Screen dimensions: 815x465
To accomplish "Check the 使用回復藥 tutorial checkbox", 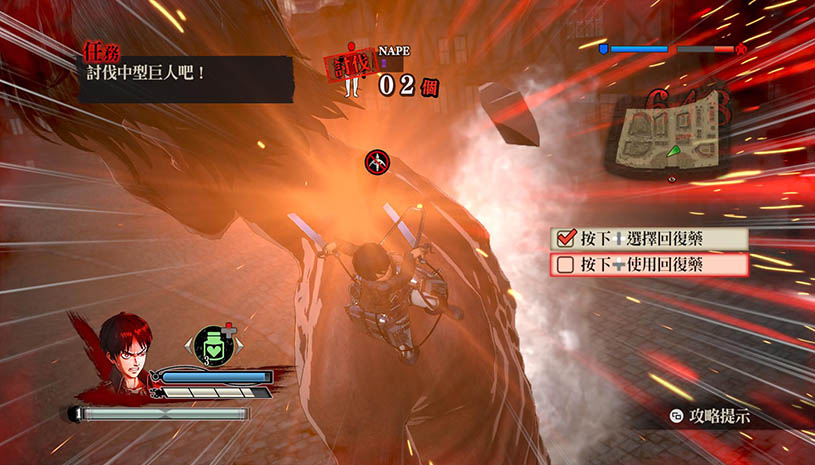I will [566, 265].
